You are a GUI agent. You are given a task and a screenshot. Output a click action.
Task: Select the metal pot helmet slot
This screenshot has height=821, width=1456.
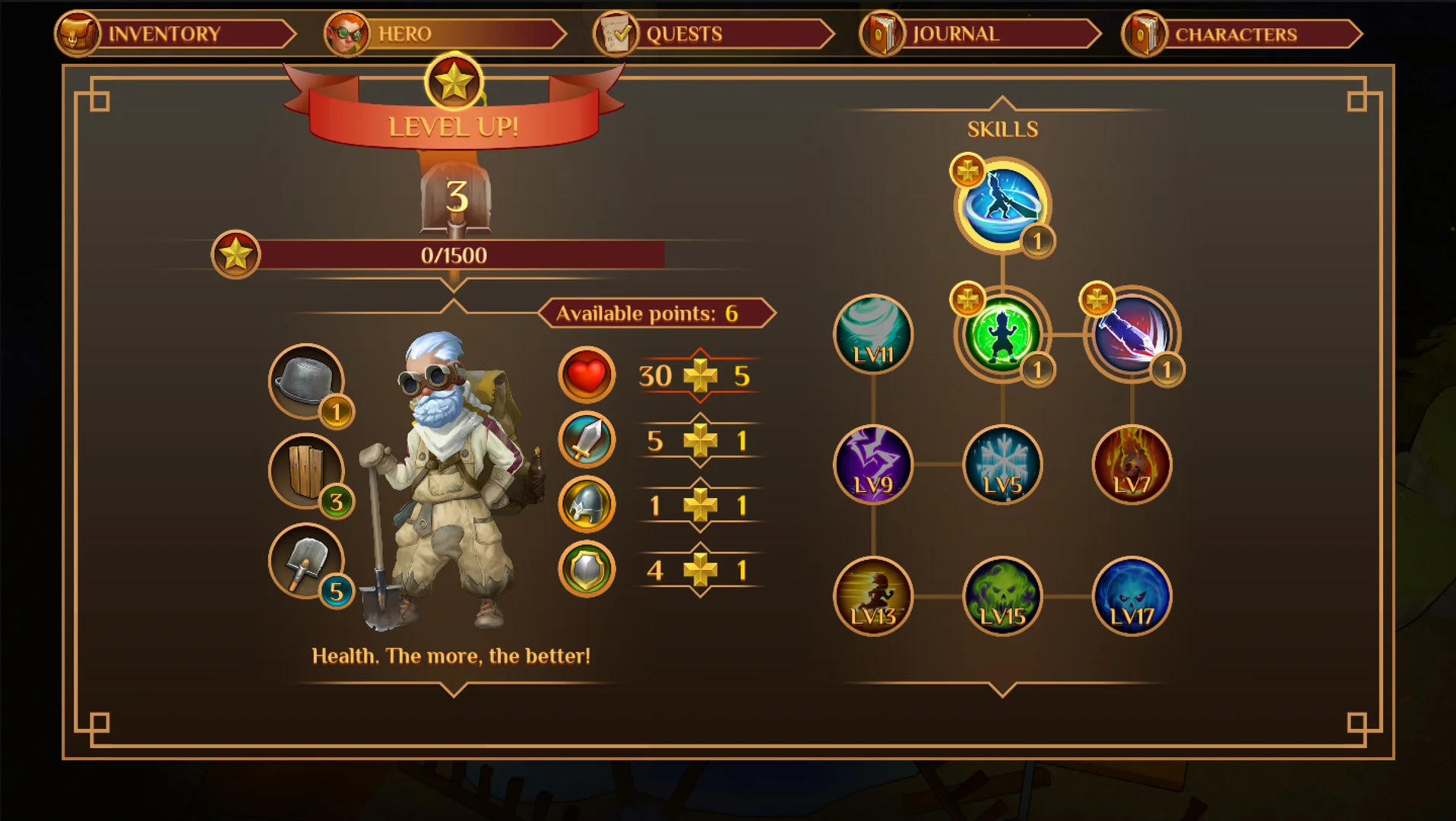point(306,381)
